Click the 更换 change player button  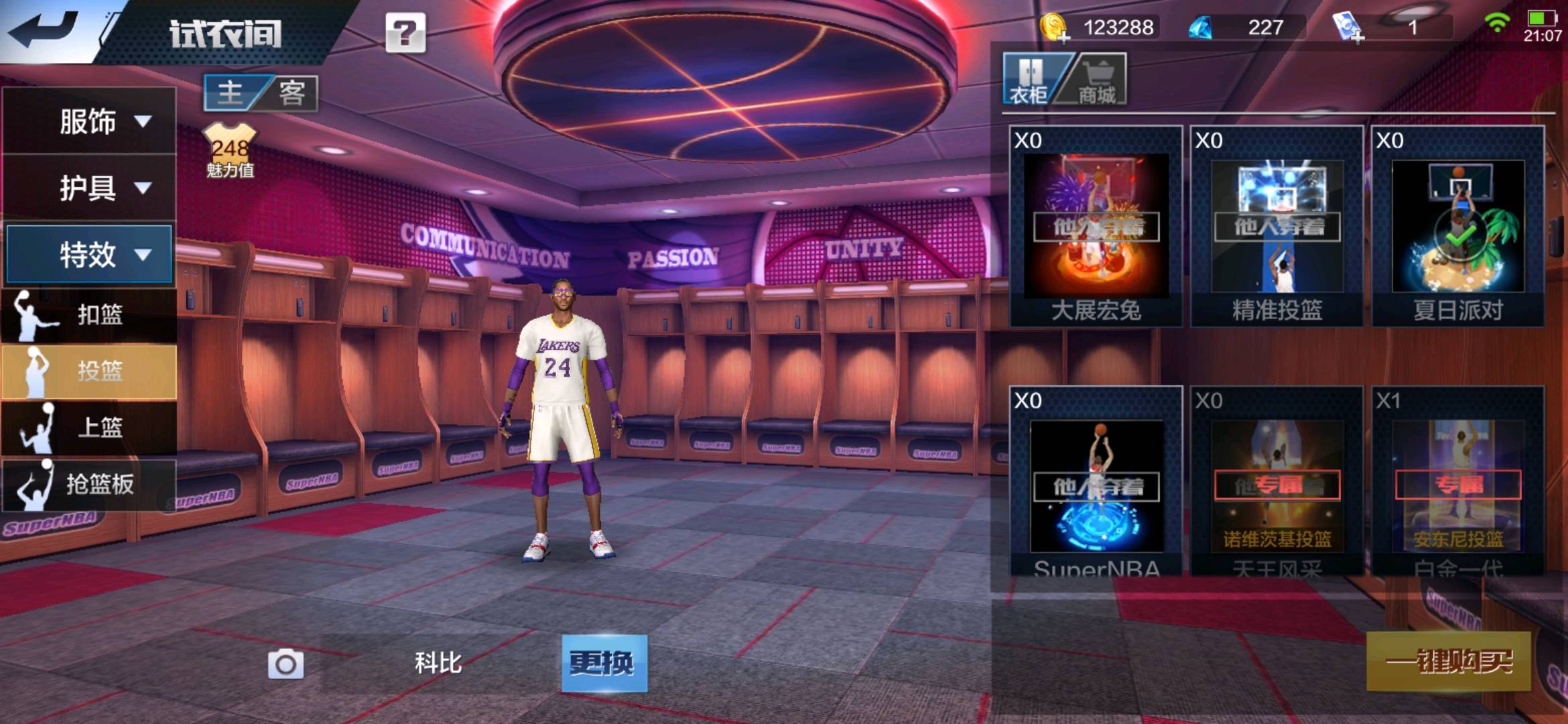tap(604, 663)
